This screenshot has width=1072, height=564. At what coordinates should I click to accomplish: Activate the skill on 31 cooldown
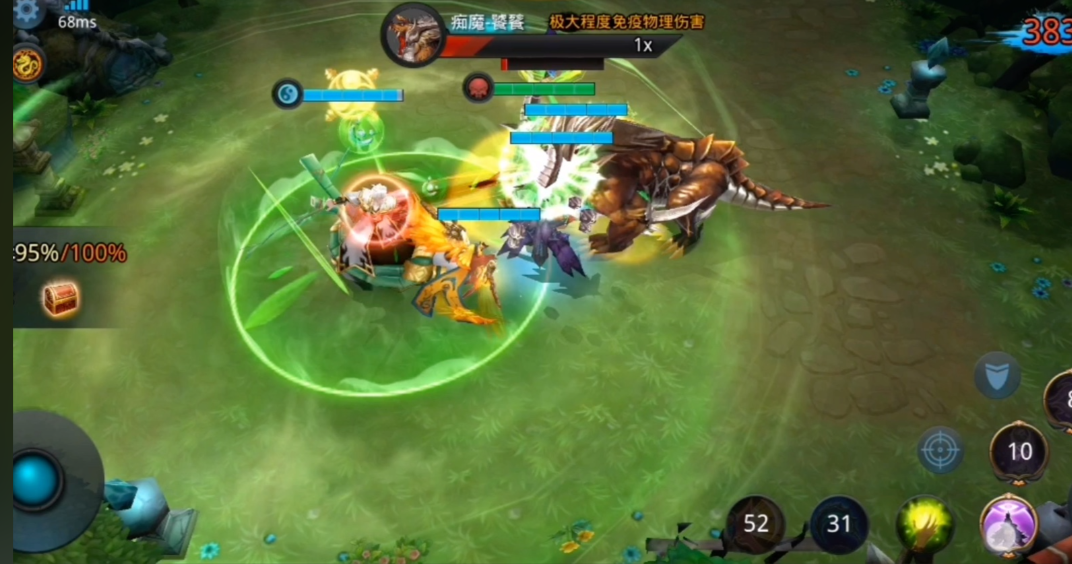(x=839, y=524)
